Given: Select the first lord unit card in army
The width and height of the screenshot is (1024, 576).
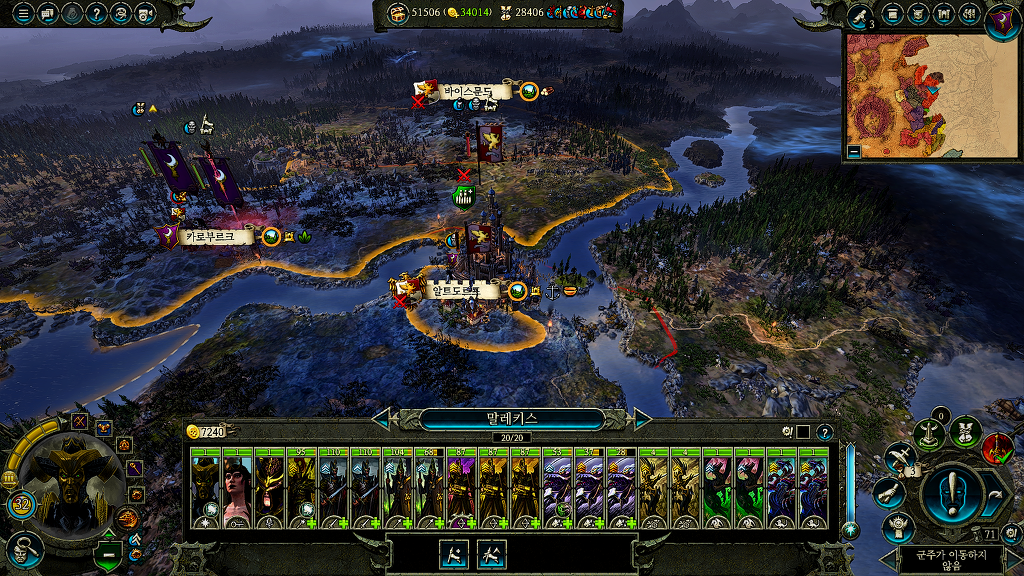Looking at the screenshot, I should click(x=205, y=489).
